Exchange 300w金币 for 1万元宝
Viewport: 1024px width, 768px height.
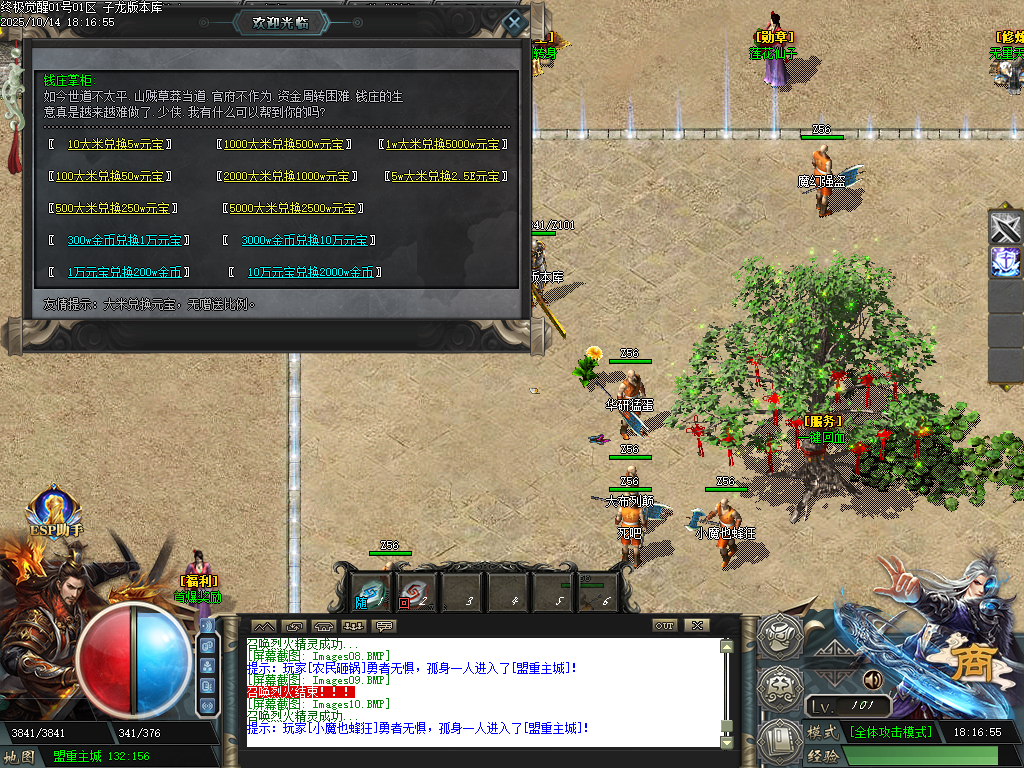124,240
